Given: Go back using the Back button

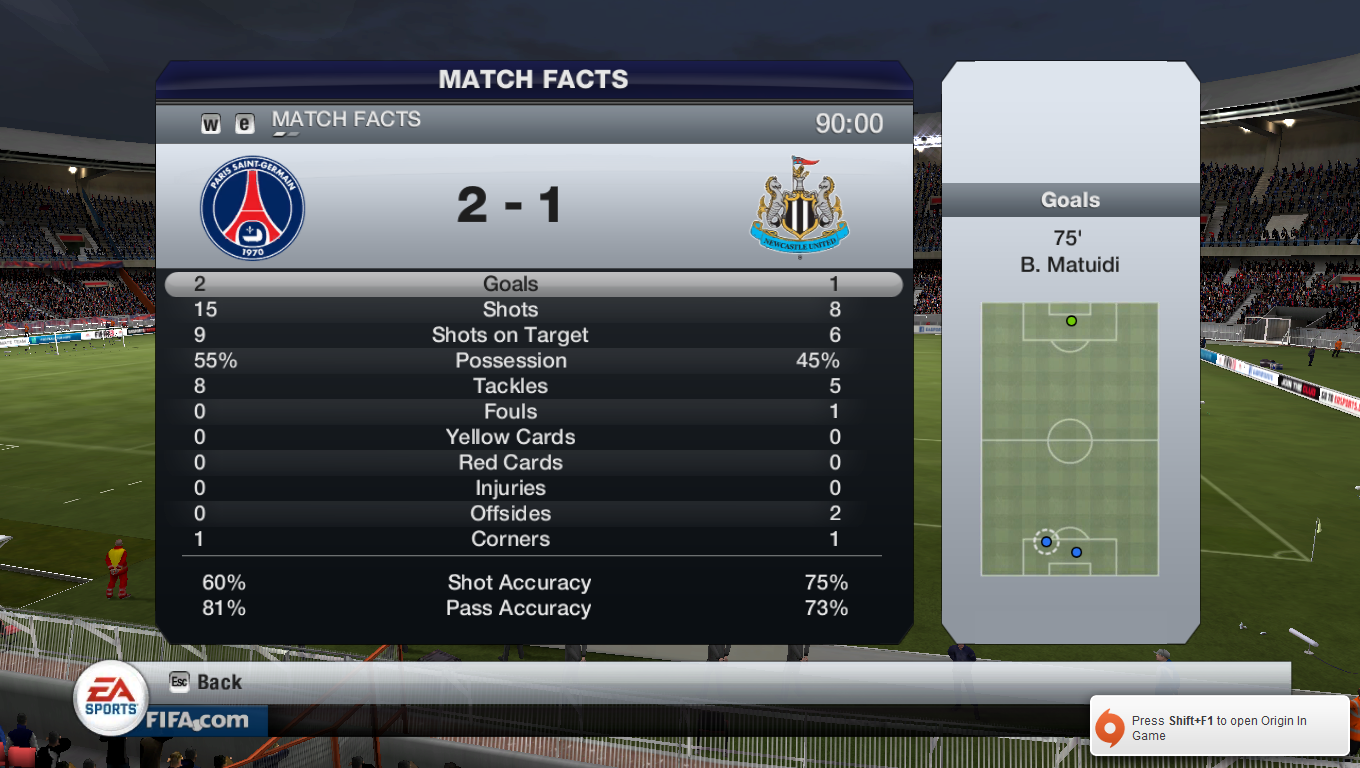Looking at the screenshot, I should coord(207,682).
